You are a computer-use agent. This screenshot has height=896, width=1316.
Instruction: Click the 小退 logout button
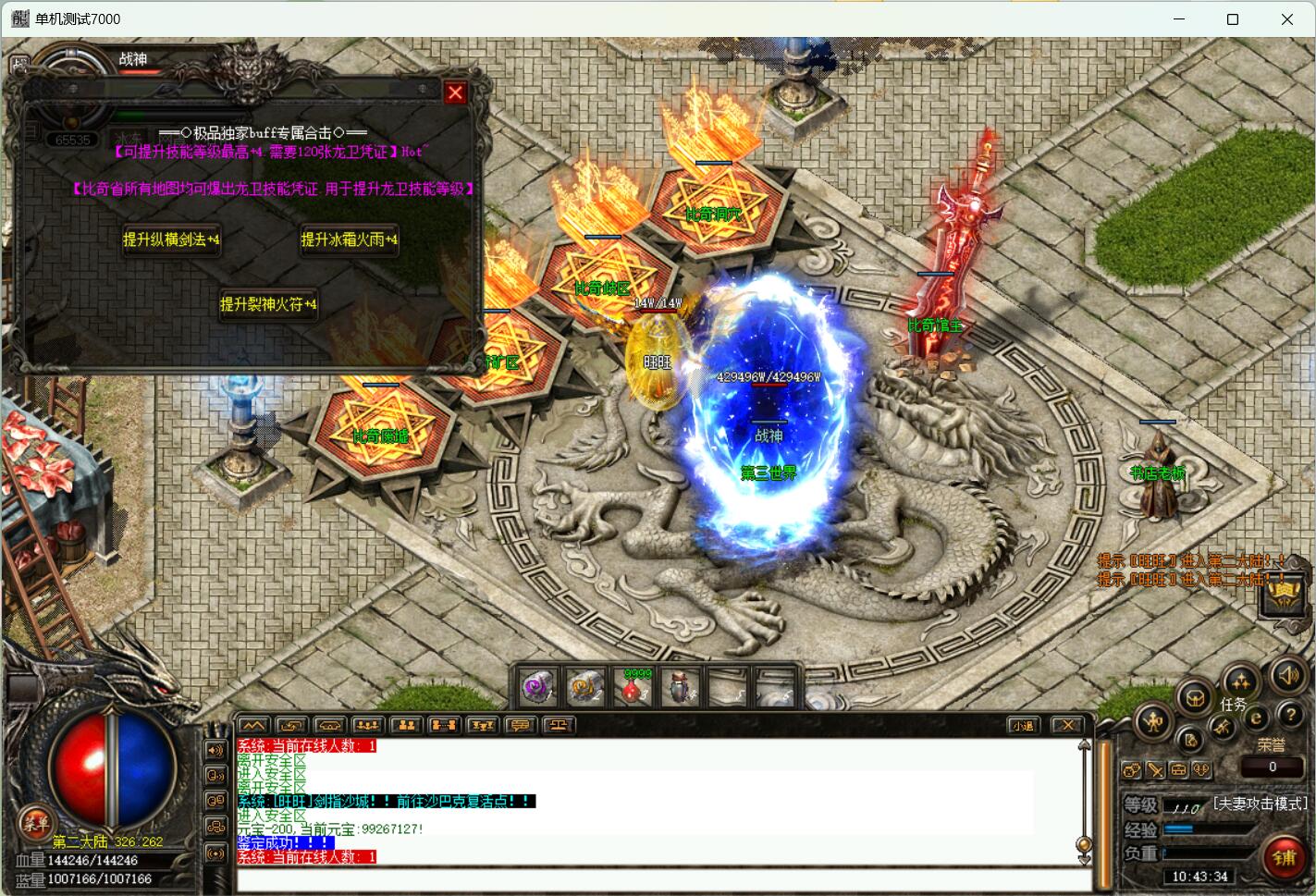(1022, 726)
